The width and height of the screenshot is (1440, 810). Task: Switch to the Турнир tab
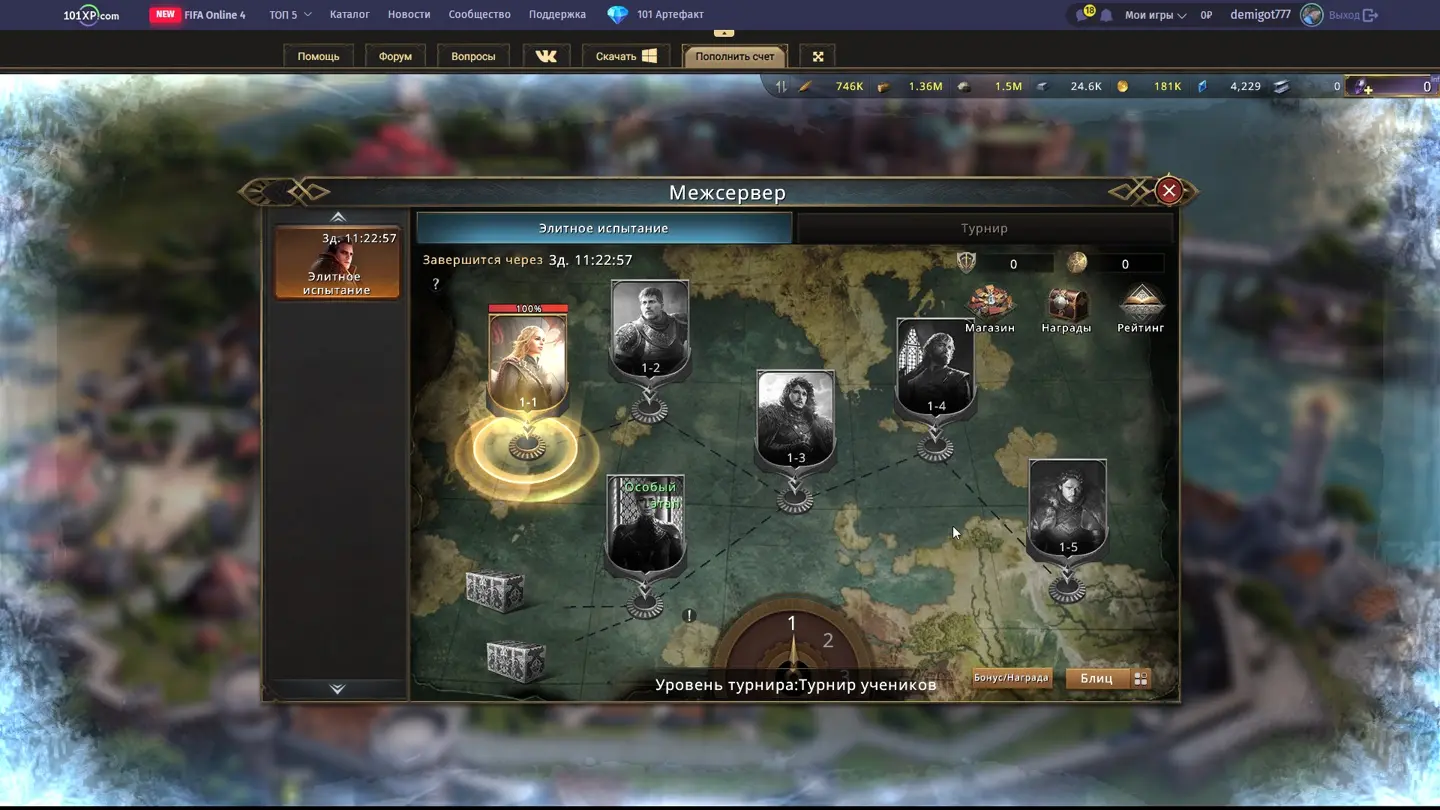click(984, 228)
